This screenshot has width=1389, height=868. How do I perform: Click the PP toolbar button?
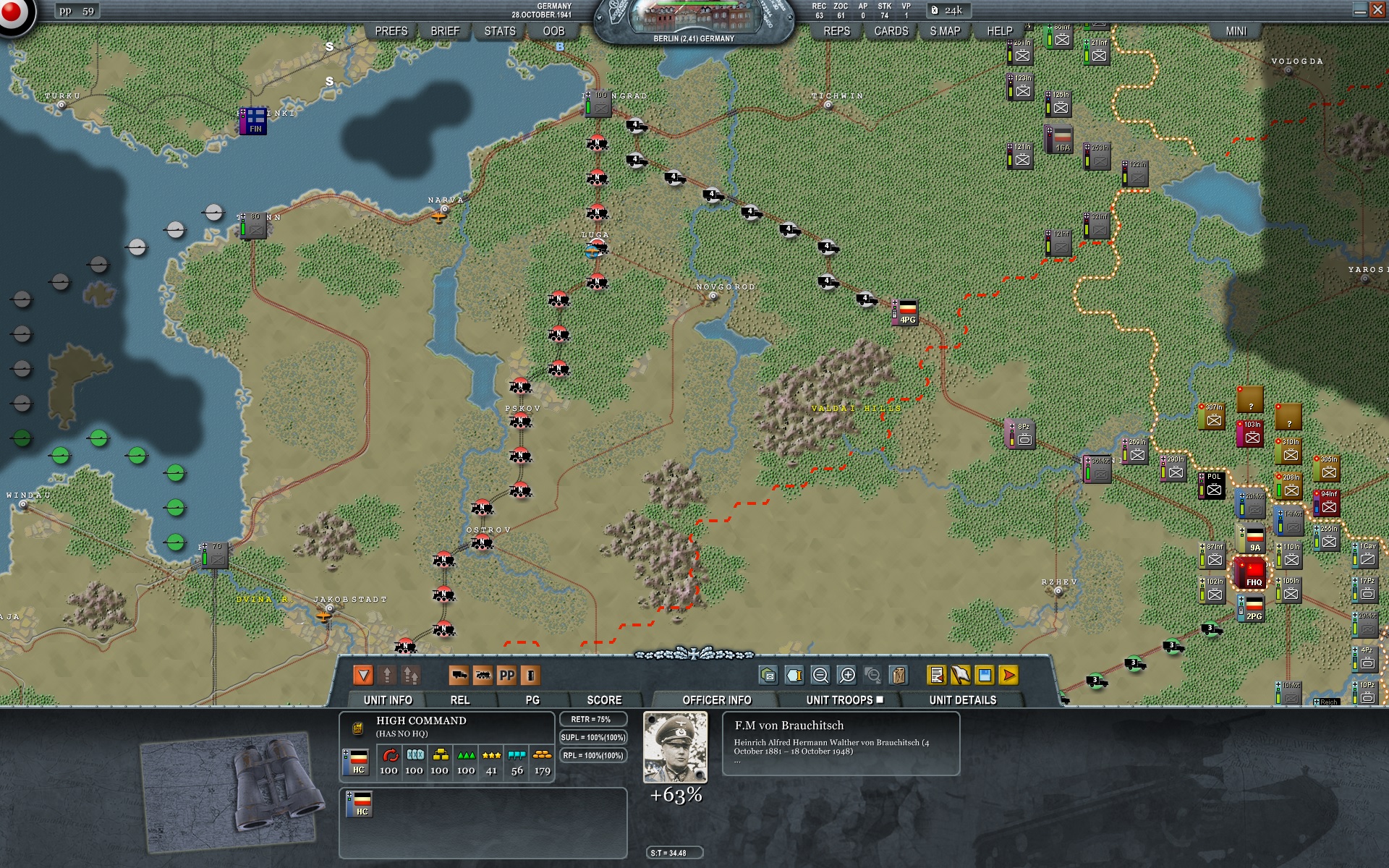(x=507, y=676)
